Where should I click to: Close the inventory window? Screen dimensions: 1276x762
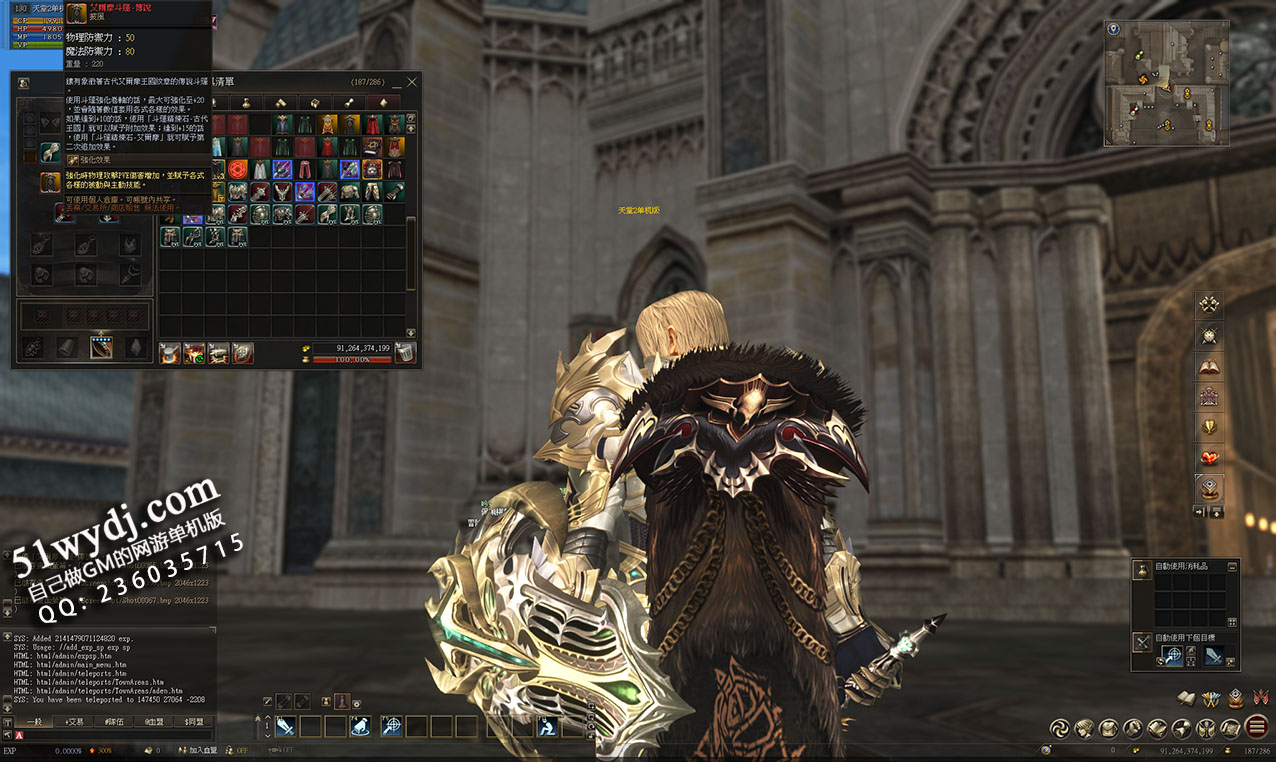tap(411, 82)
